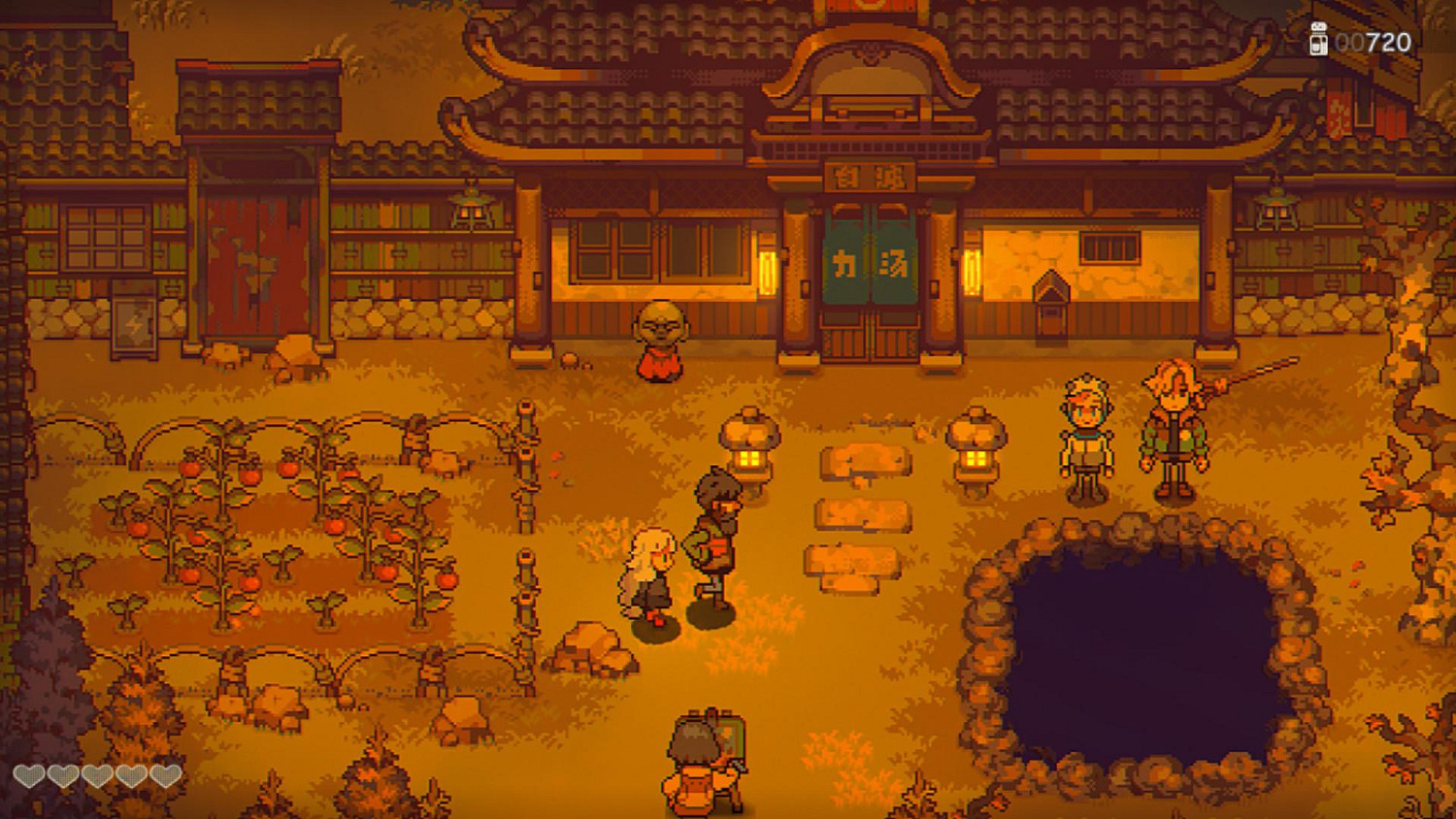Screen dimensions: 1456x819
Task: Click the last heart of the health meter
Action: pos(164,775)
